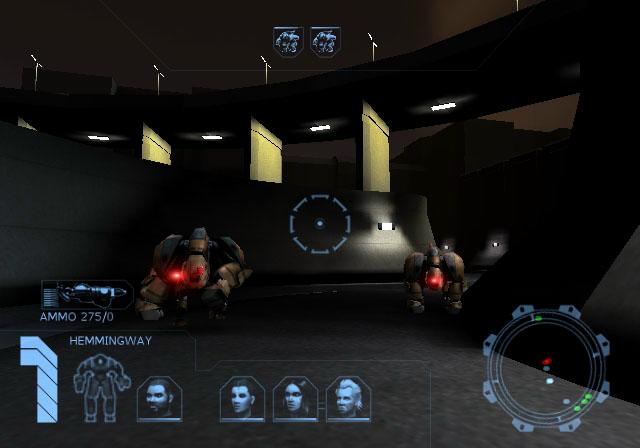Click Hemmingway's bearded portrait
This screenshot has width=640, height=448.
[x=158, y=398]
